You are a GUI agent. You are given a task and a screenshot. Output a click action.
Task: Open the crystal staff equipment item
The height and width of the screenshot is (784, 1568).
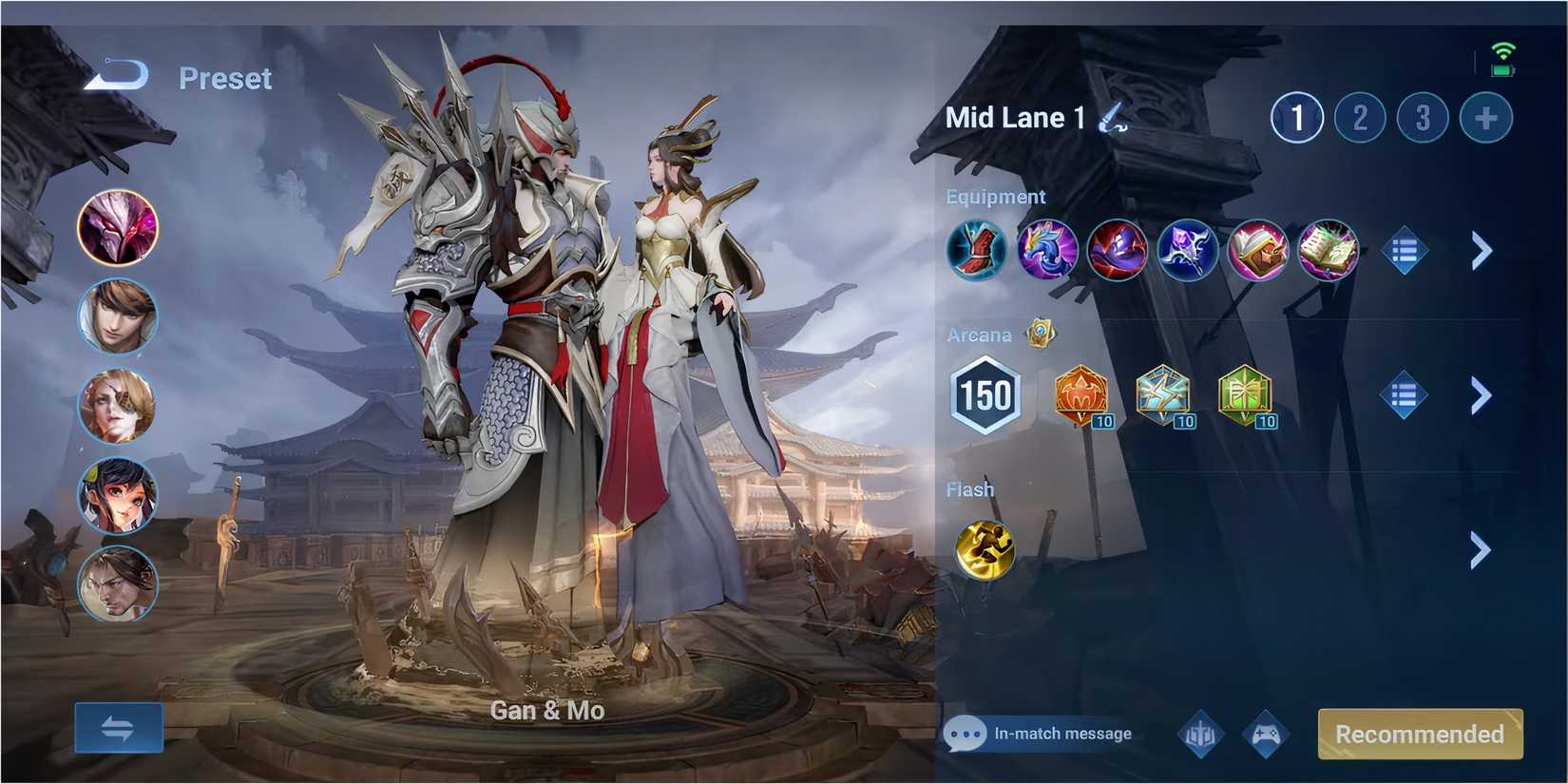[x=1188, y=250]
